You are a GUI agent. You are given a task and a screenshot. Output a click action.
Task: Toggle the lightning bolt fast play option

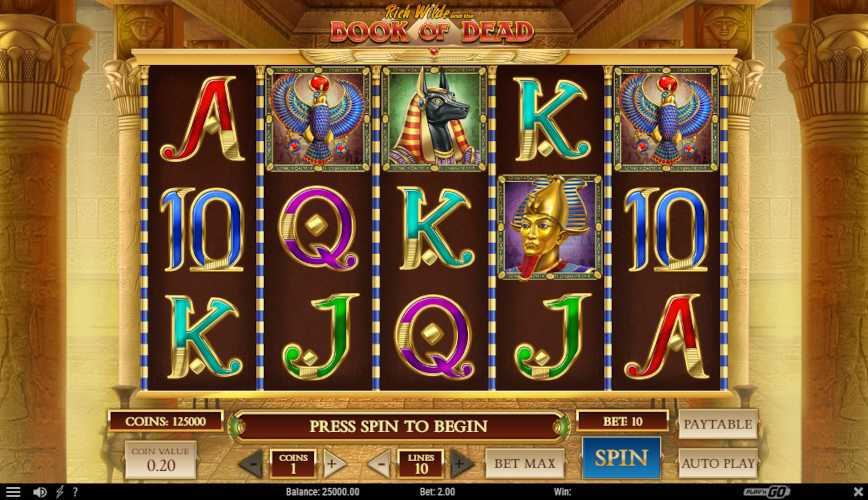point(59,492)
